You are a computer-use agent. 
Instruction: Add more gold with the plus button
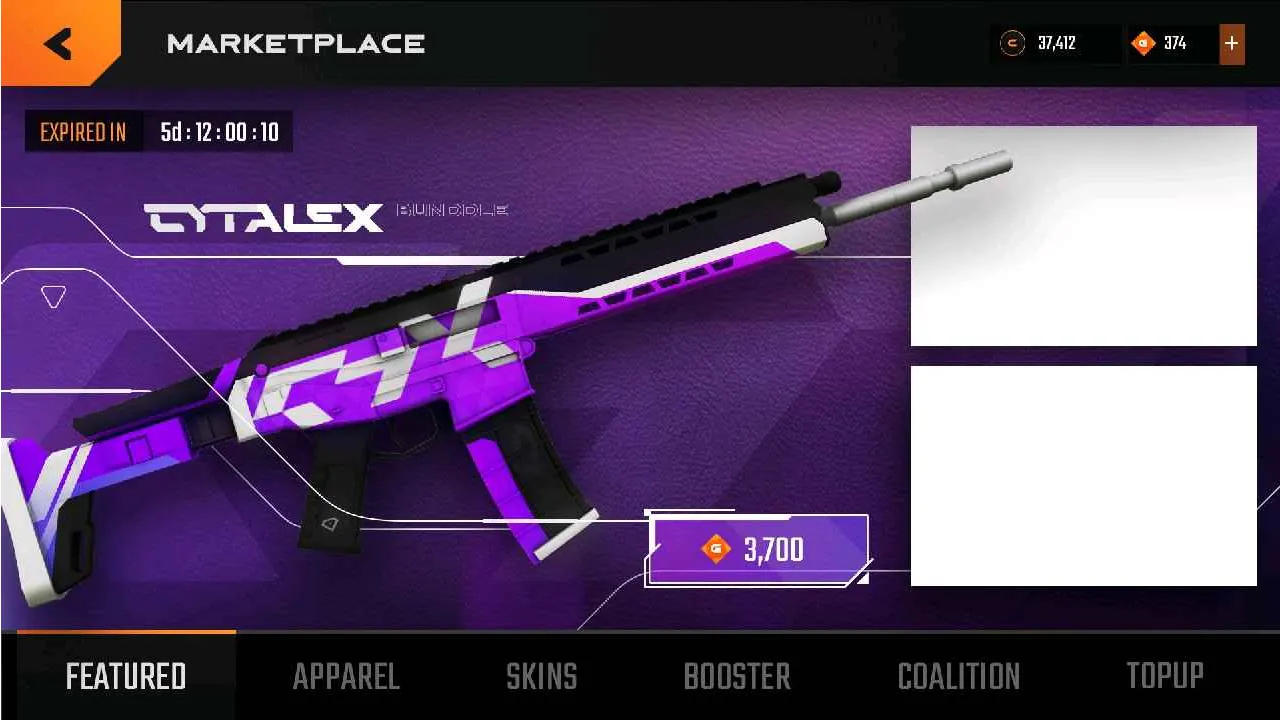(x=1232, y=44)
